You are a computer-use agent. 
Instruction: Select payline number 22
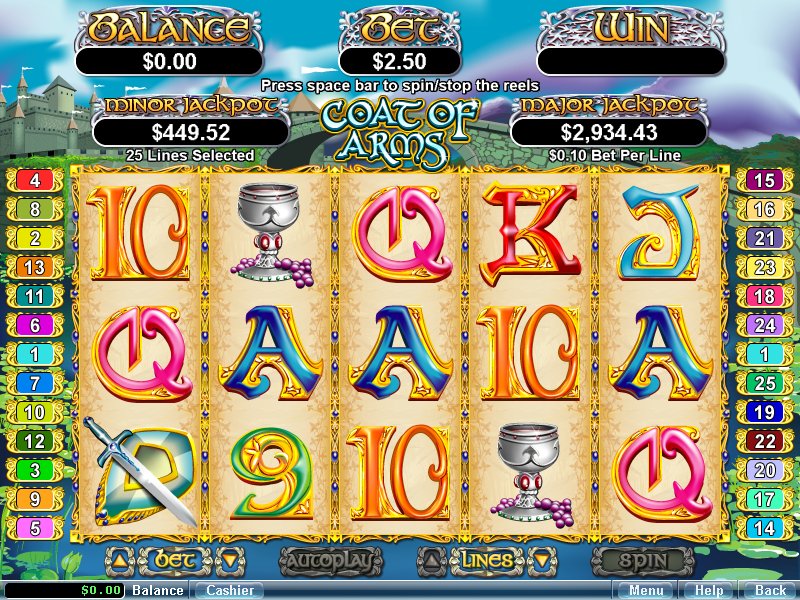[x=764, y=441]
